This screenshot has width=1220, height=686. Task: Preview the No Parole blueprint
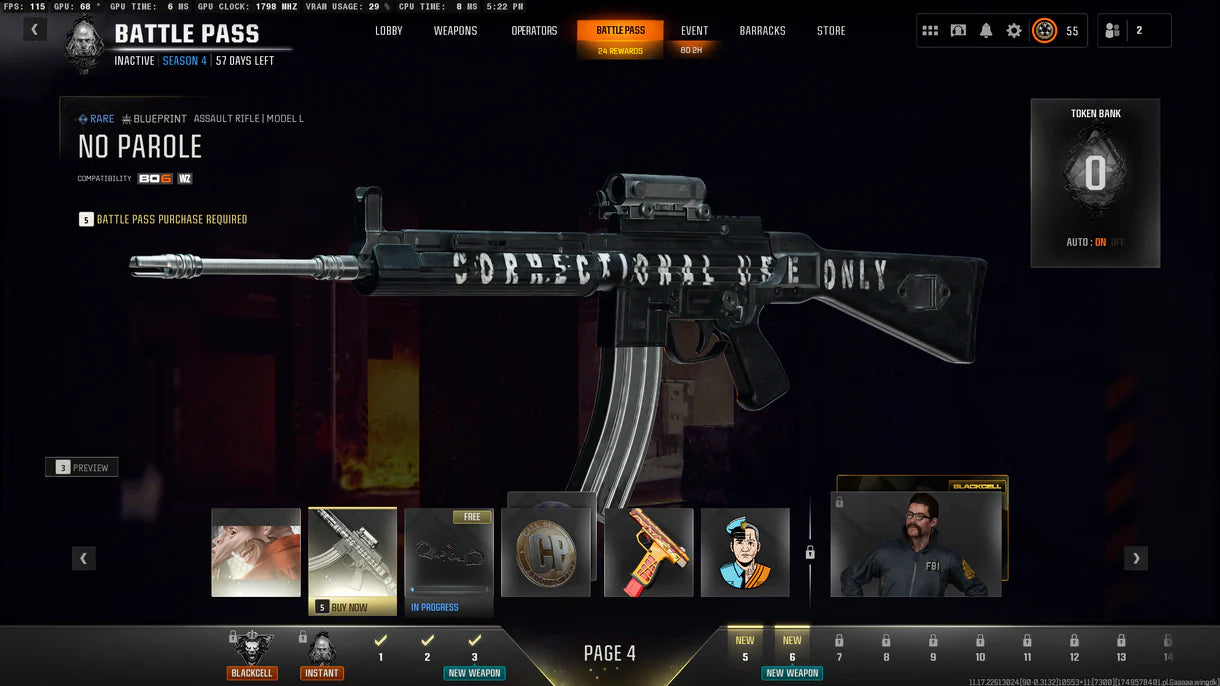click(82, 467)
